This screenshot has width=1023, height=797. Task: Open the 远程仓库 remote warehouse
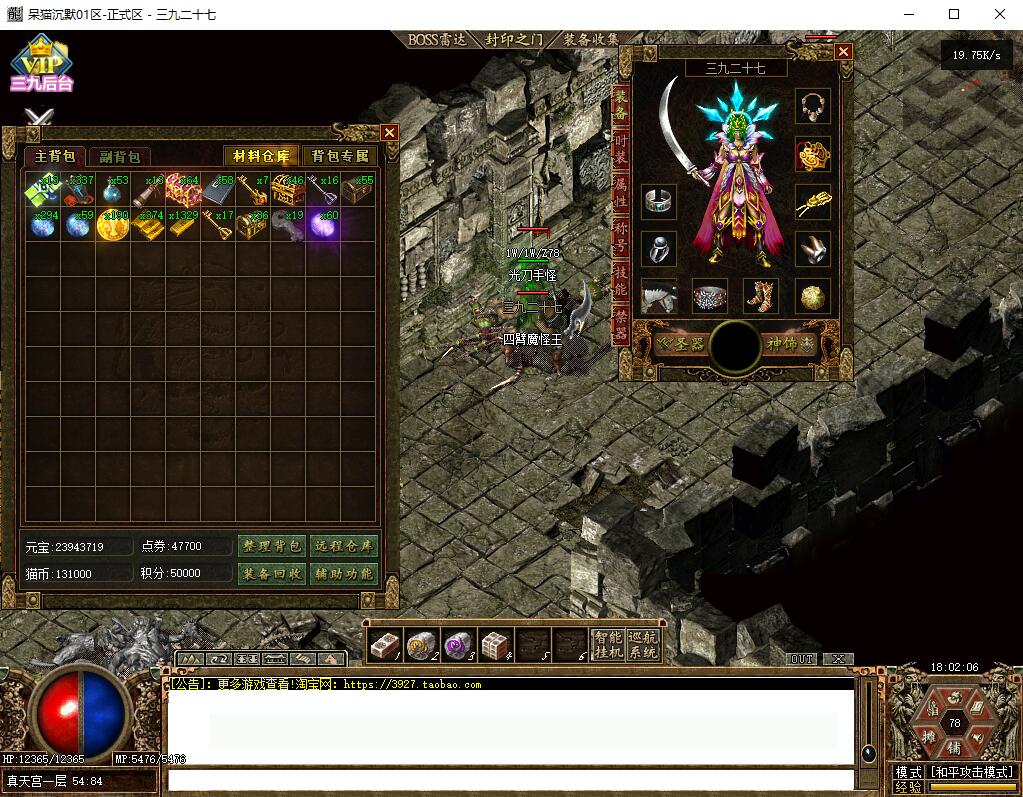click(343, 546)
